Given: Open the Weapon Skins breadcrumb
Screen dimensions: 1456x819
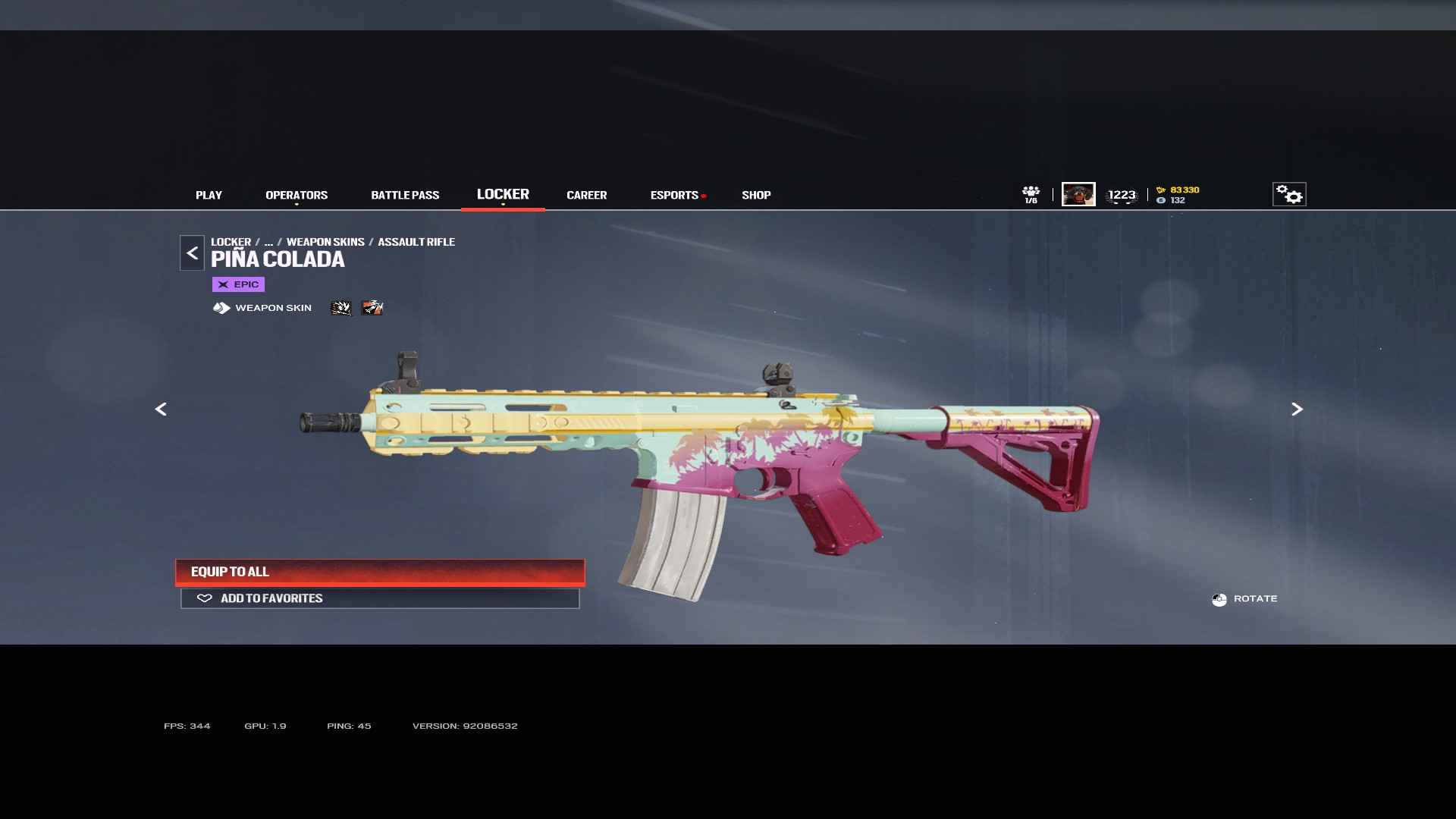Looking at the screenshot, I should [x=325, y=242].
